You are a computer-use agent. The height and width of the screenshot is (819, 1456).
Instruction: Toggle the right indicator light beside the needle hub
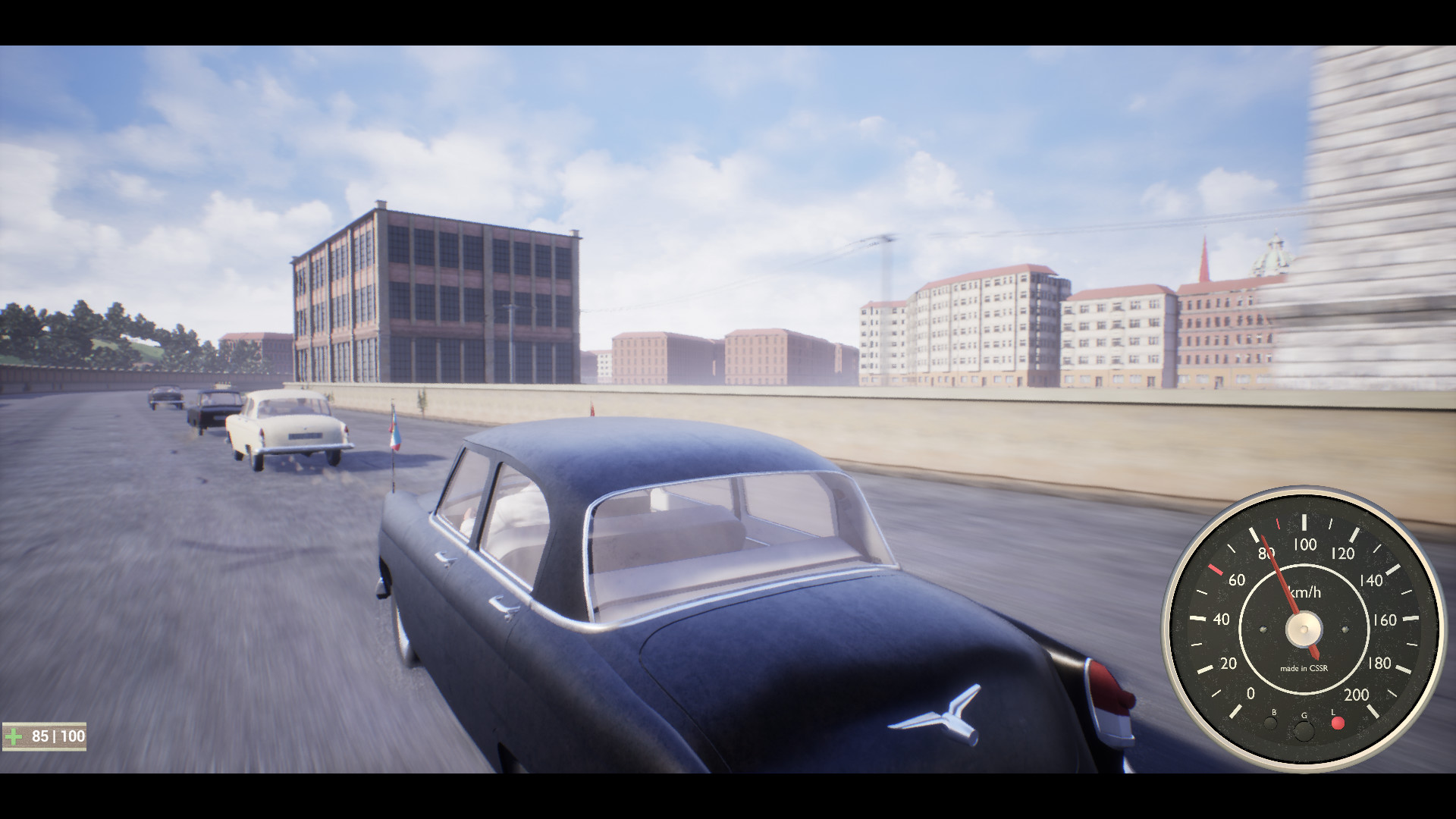tap(1345, 630)
